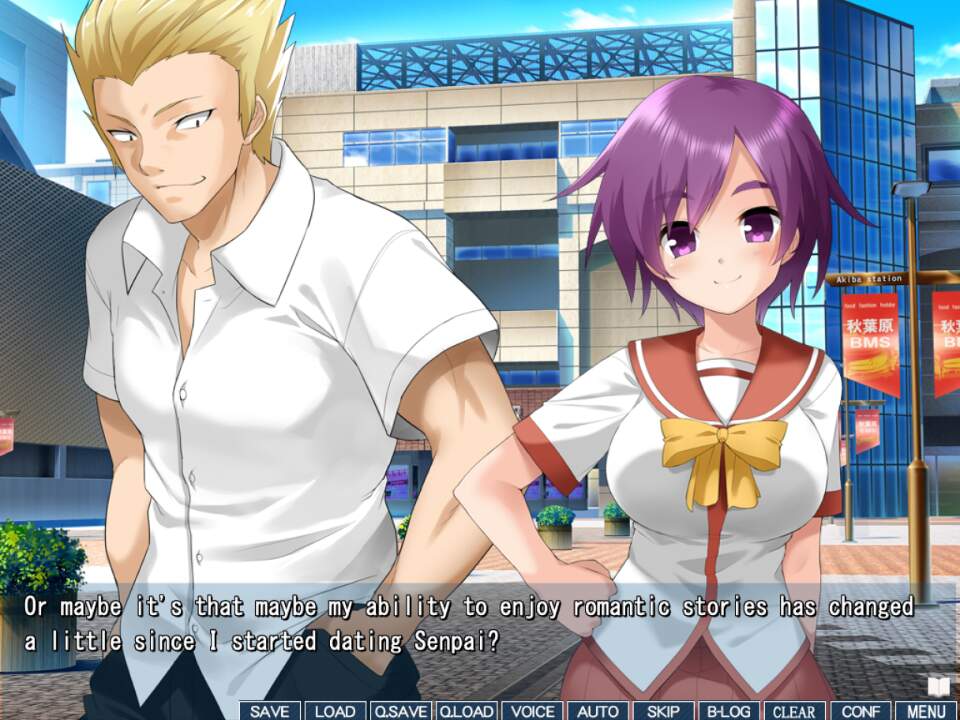This screenshot has width=960, height=720.
Task: Click the white book icon
Action: [x=938, y=686]
